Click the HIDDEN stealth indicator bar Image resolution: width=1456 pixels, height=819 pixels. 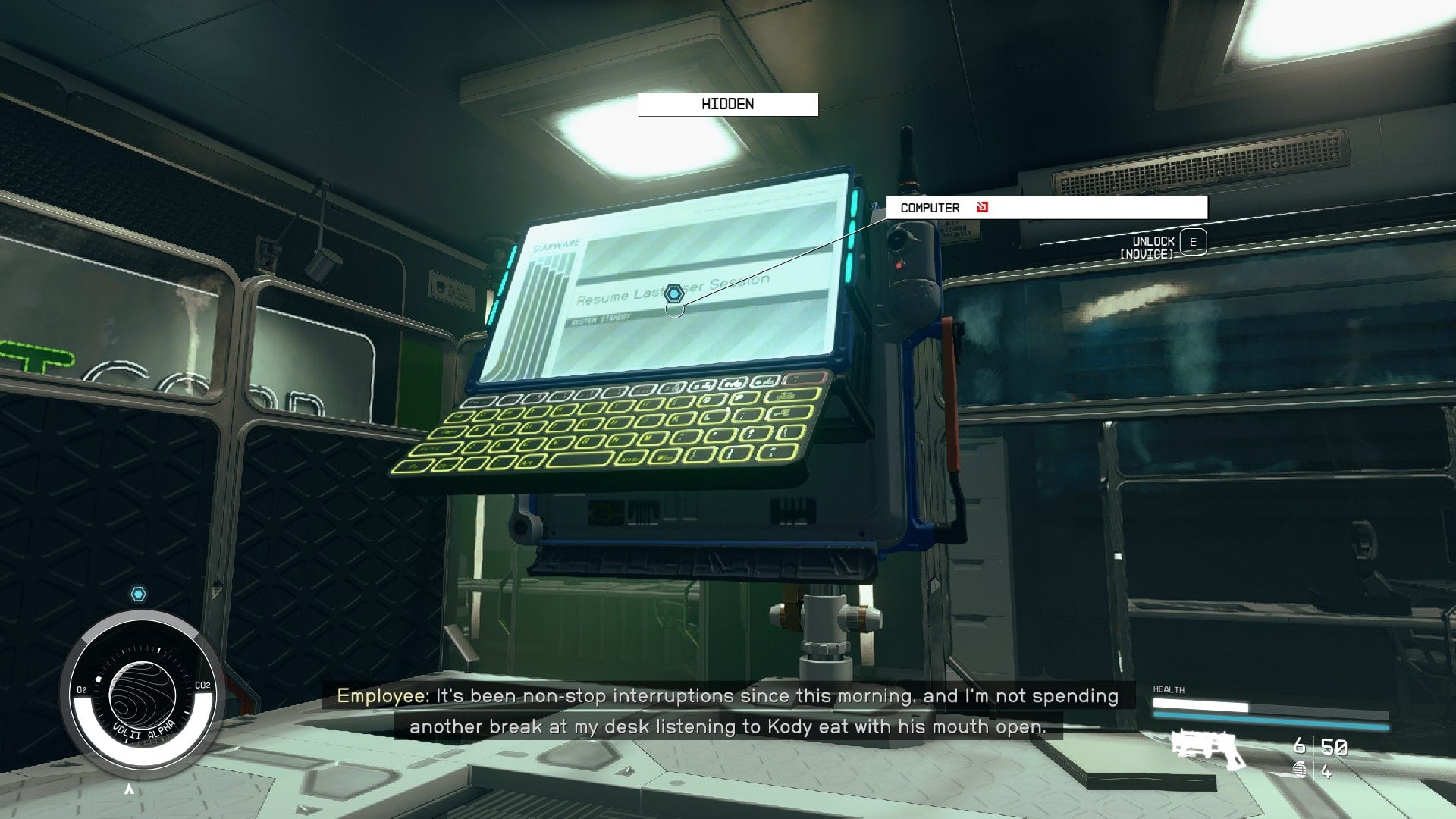tap(727, 105)
